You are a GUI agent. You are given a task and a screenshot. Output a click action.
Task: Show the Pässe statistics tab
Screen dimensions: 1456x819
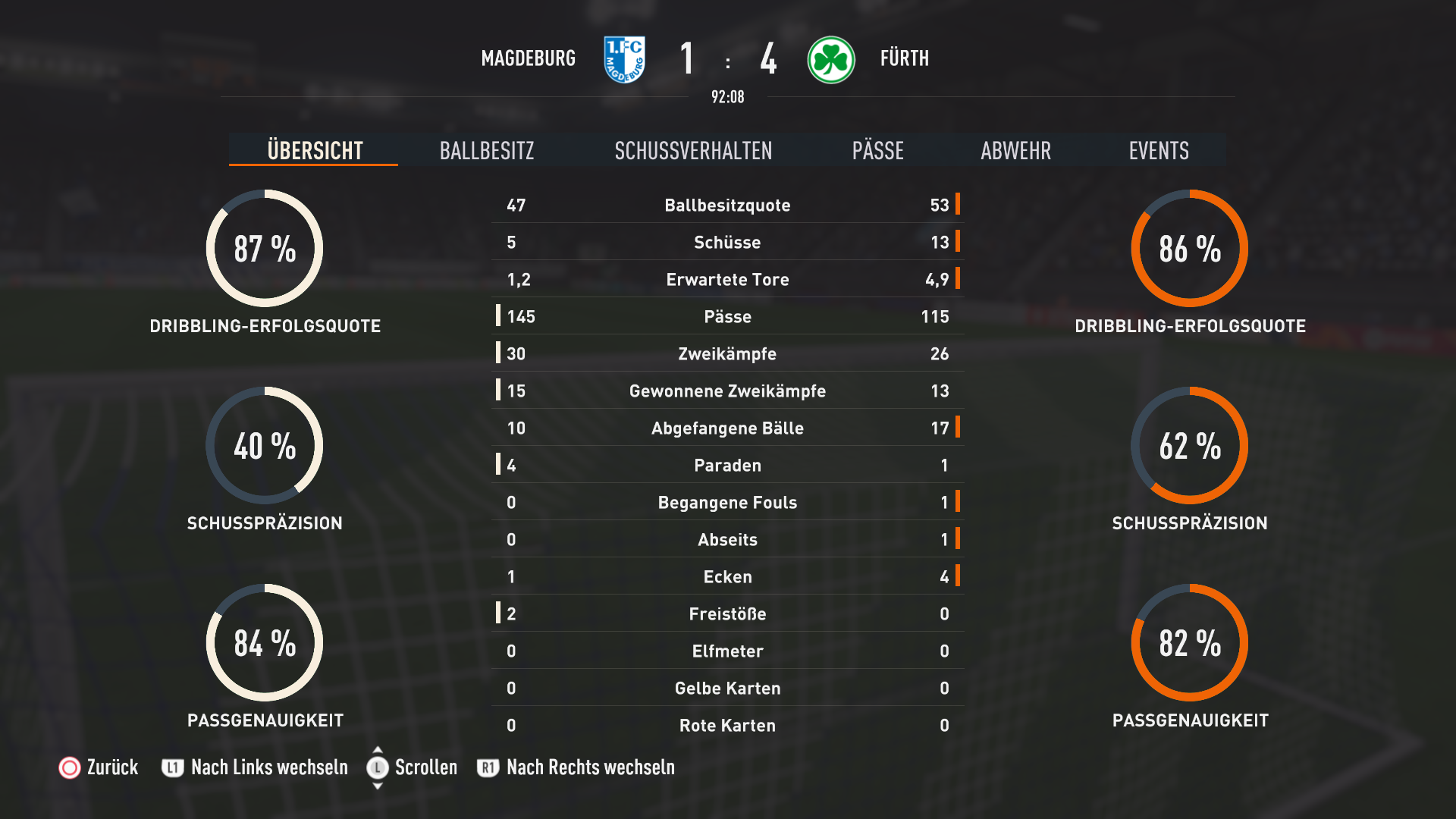pyautogui.click(x=877, y=150)
